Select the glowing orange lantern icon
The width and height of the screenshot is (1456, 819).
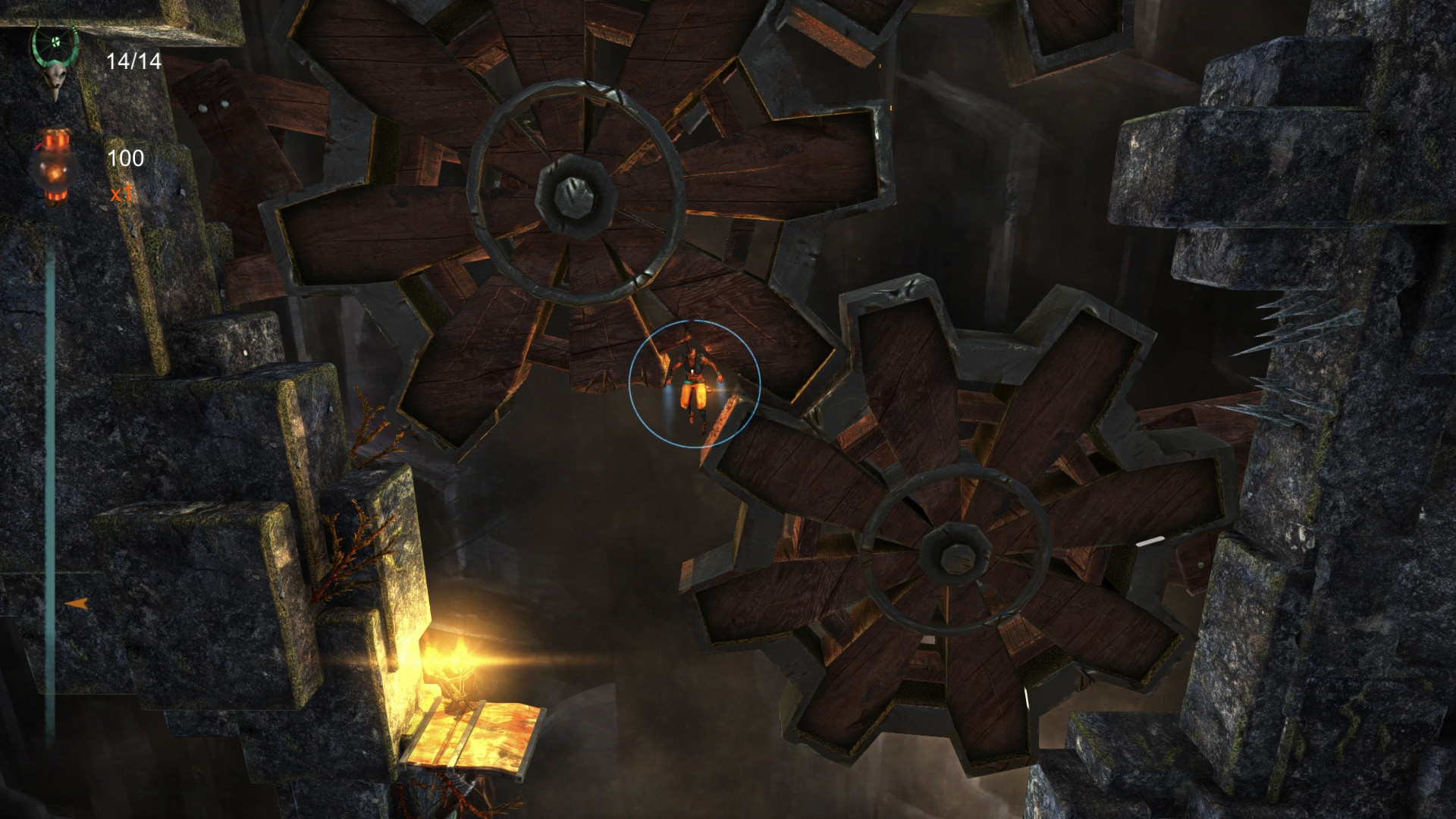click(55, 165)
